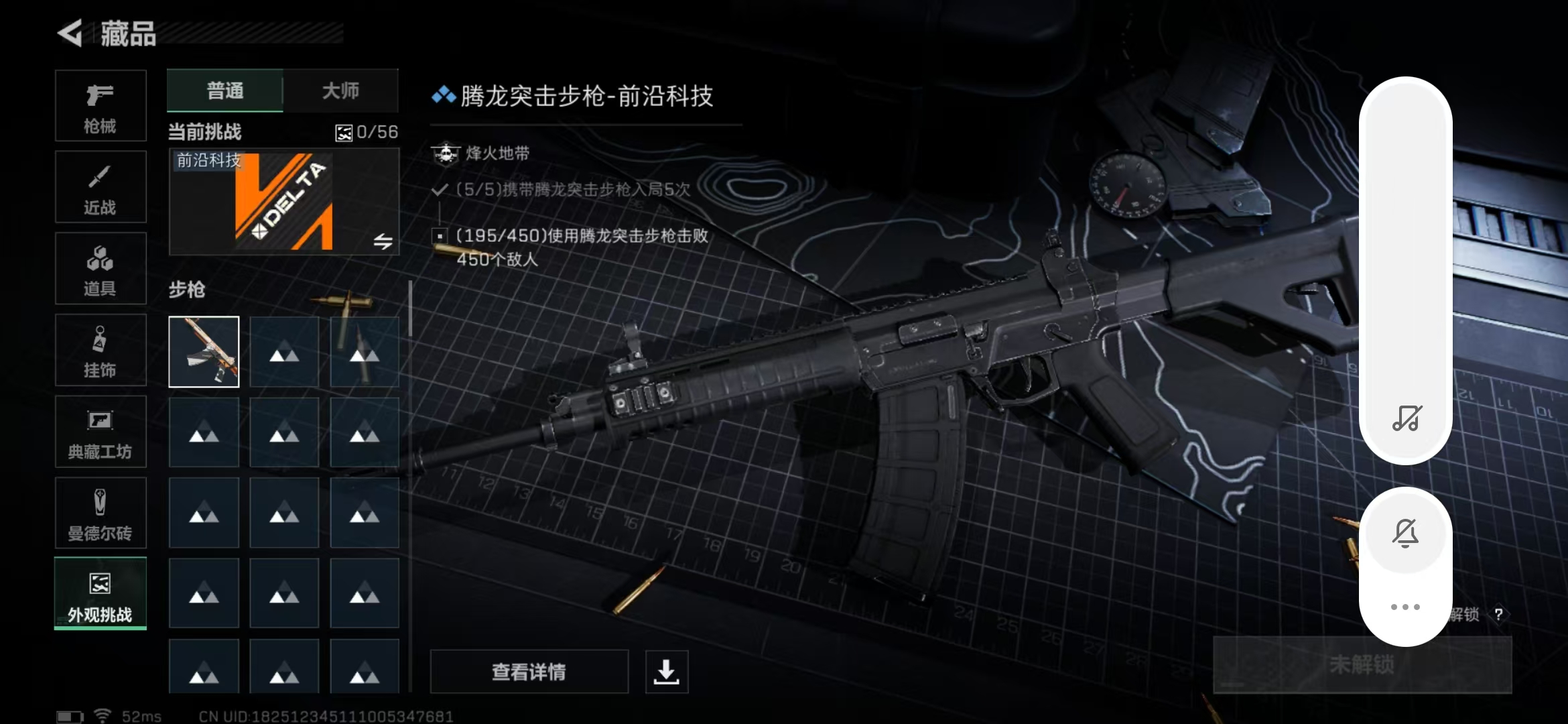Select the 外观挑战 appearance challenge category

point(101,594)
